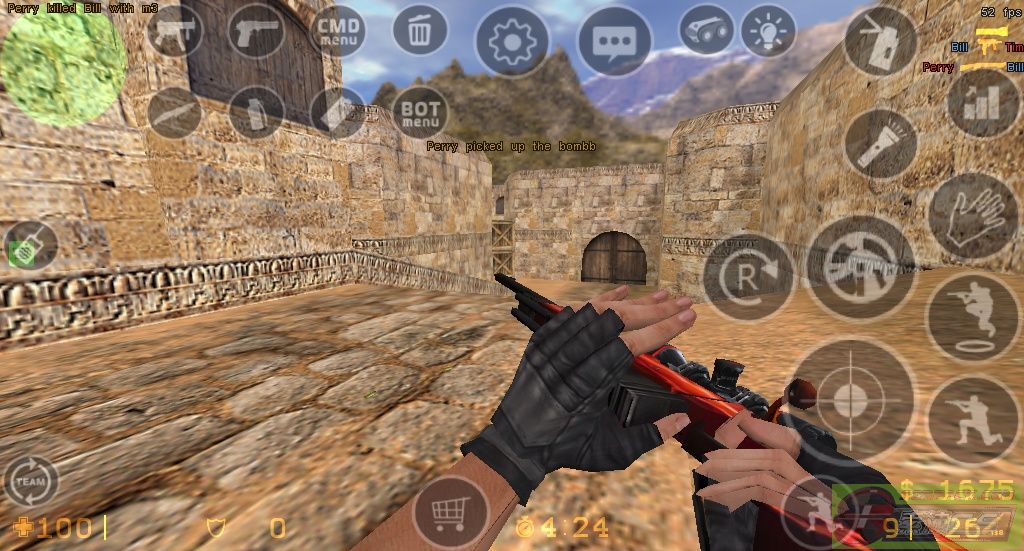This screenshot has height=551, width=1024.
Task: Open the CMD menu
Action: click(339, 32)
